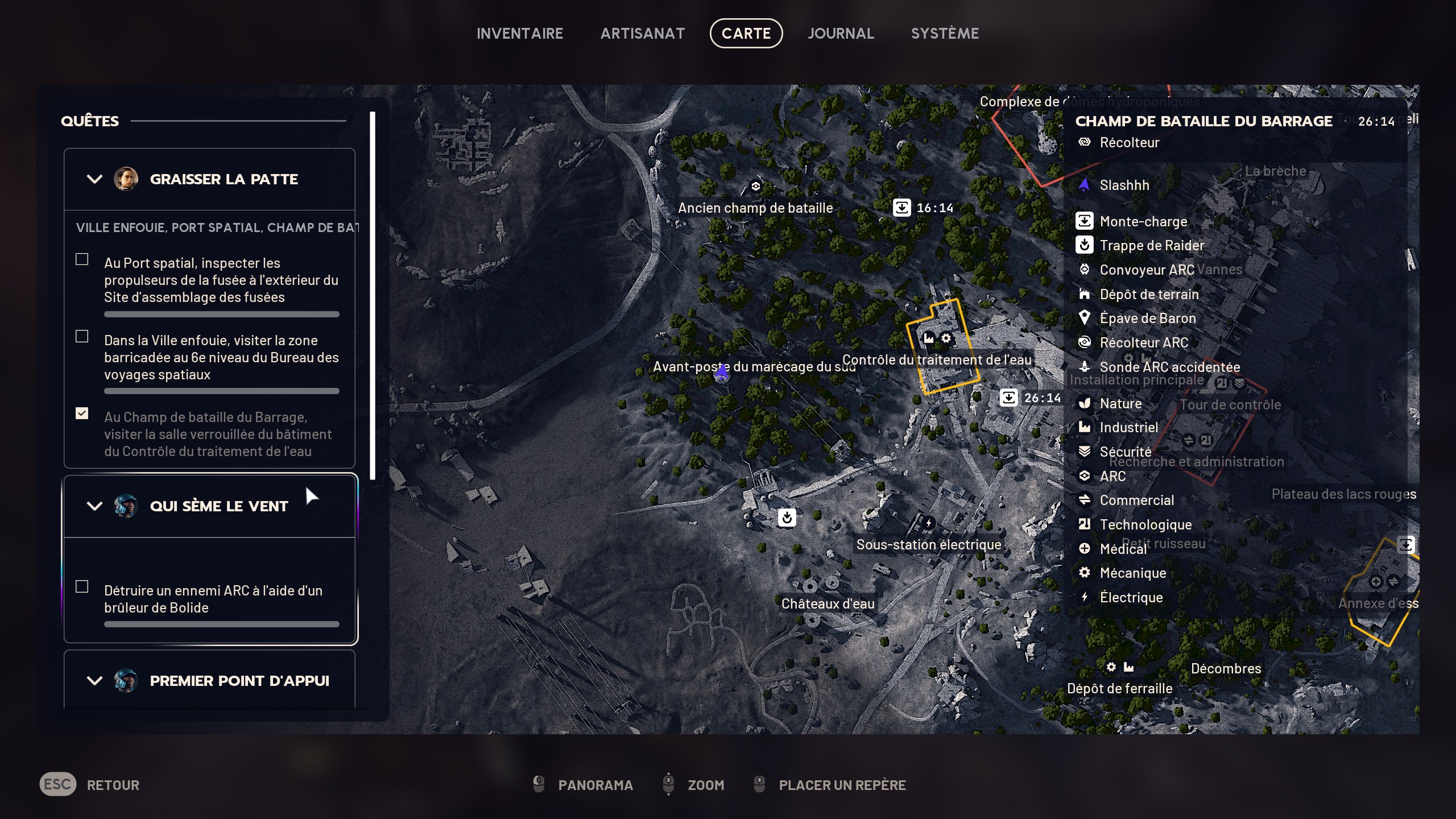Click the Monte-charge icon in the legend
Viewport: 1456px width, 819px height.
point(1085,221)
